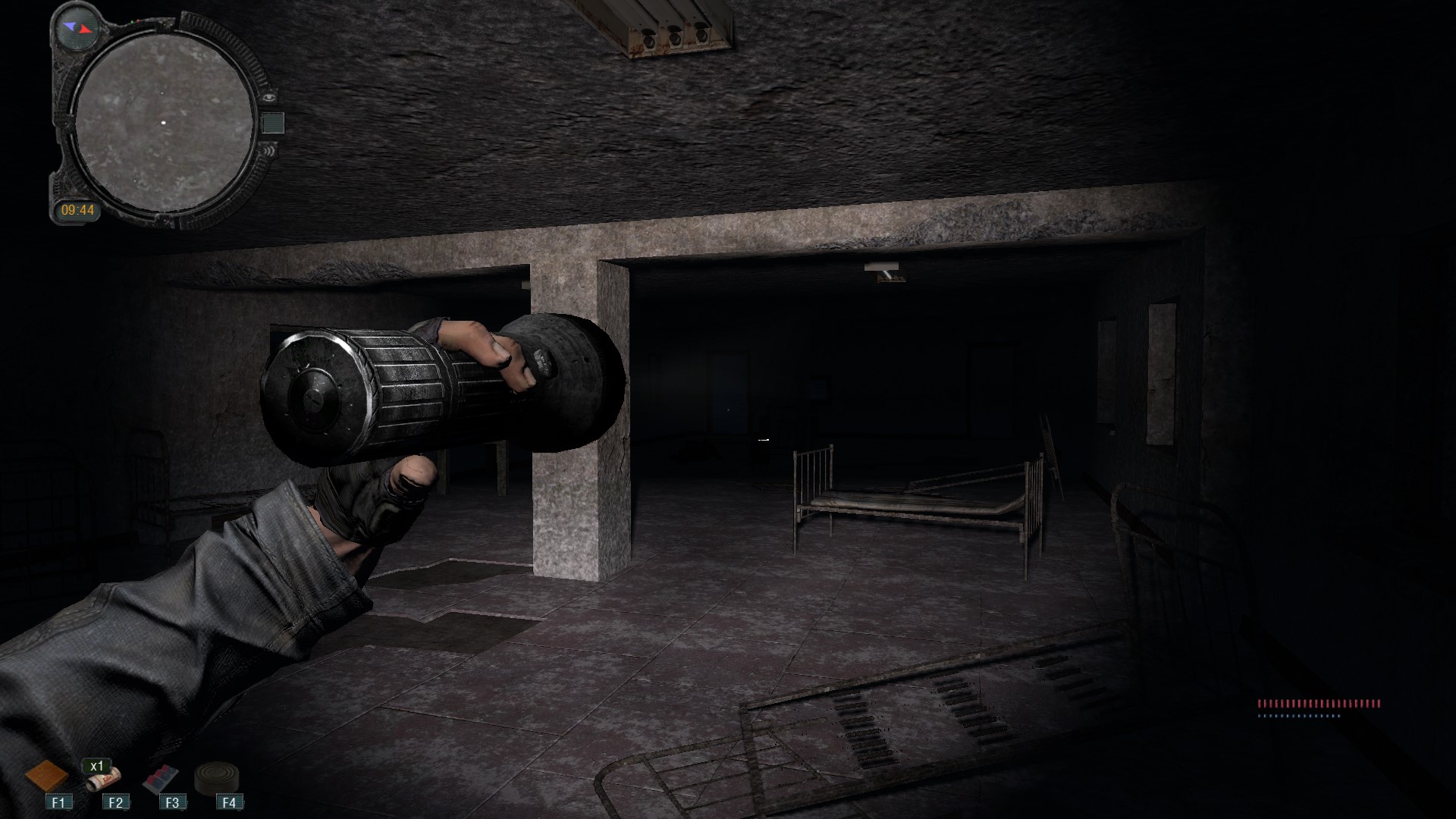Click the sound wave noise indicator
Image resolution: width=1456 pixels, height=819 pixels.
point(271,150)
